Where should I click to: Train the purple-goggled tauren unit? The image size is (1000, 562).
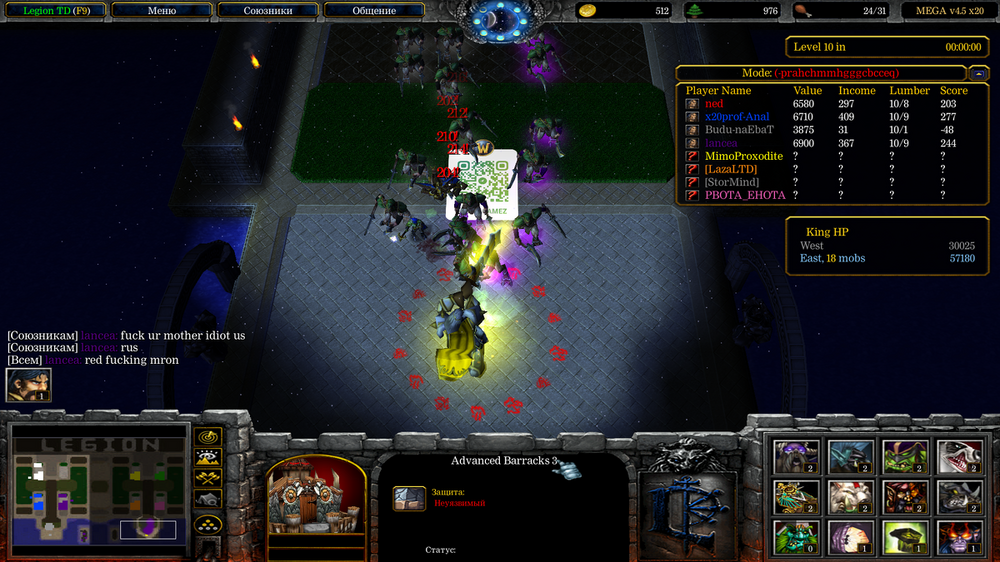tap(796, 456)
